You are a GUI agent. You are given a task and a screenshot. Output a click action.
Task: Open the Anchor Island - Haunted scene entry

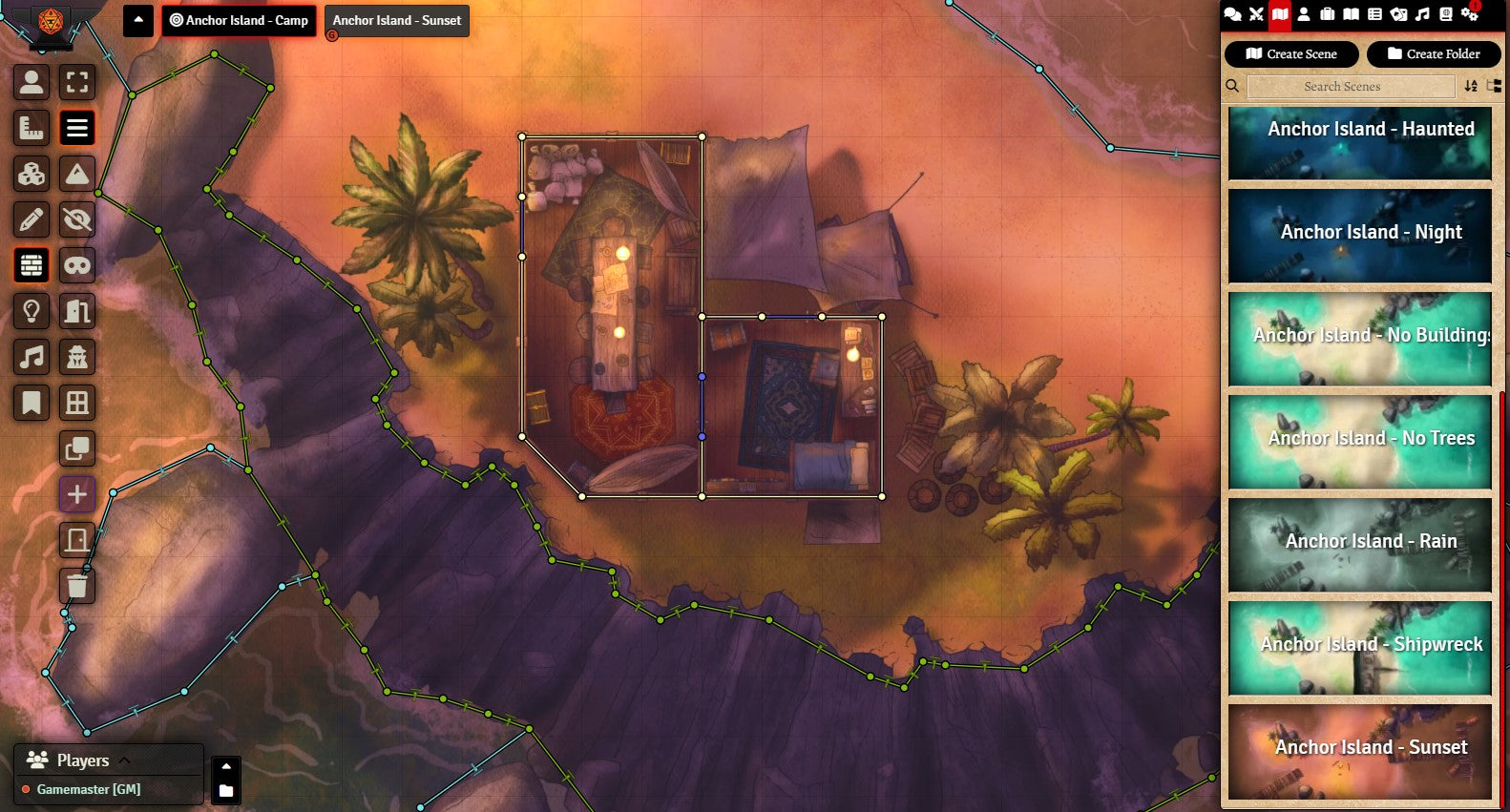coord(1359,144)
